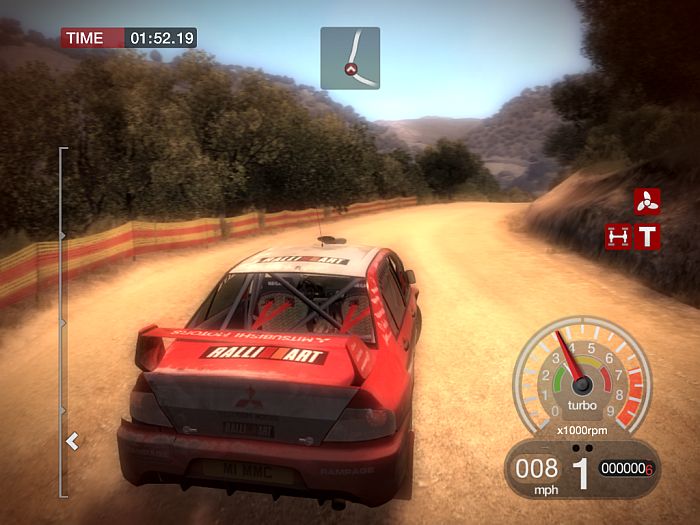Select the turbo T damage icon
This screenshot has height=525, width=700.
[x=648, y=237]
